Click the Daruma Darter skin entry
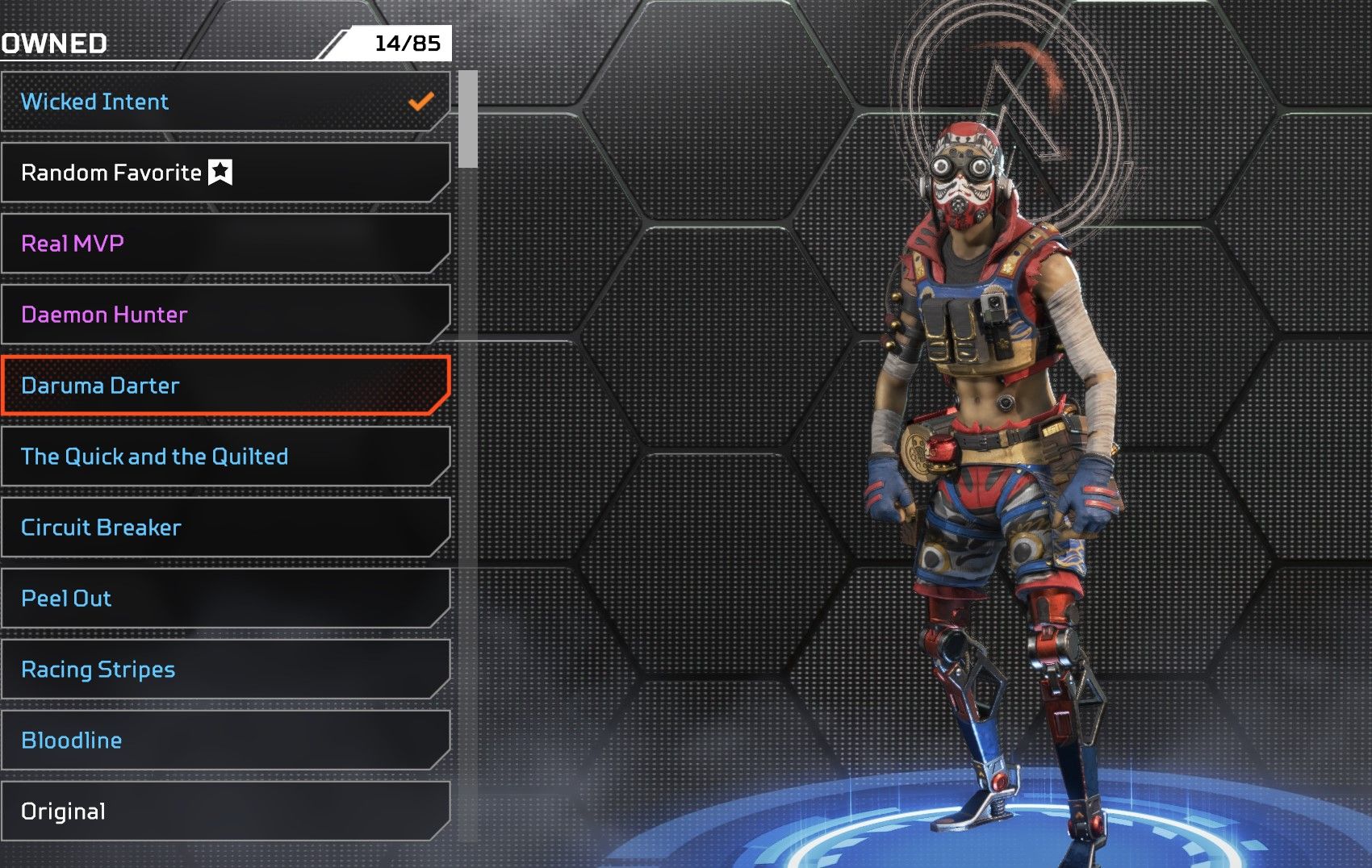Screen dimensions: 1372x868 point(224,386)
